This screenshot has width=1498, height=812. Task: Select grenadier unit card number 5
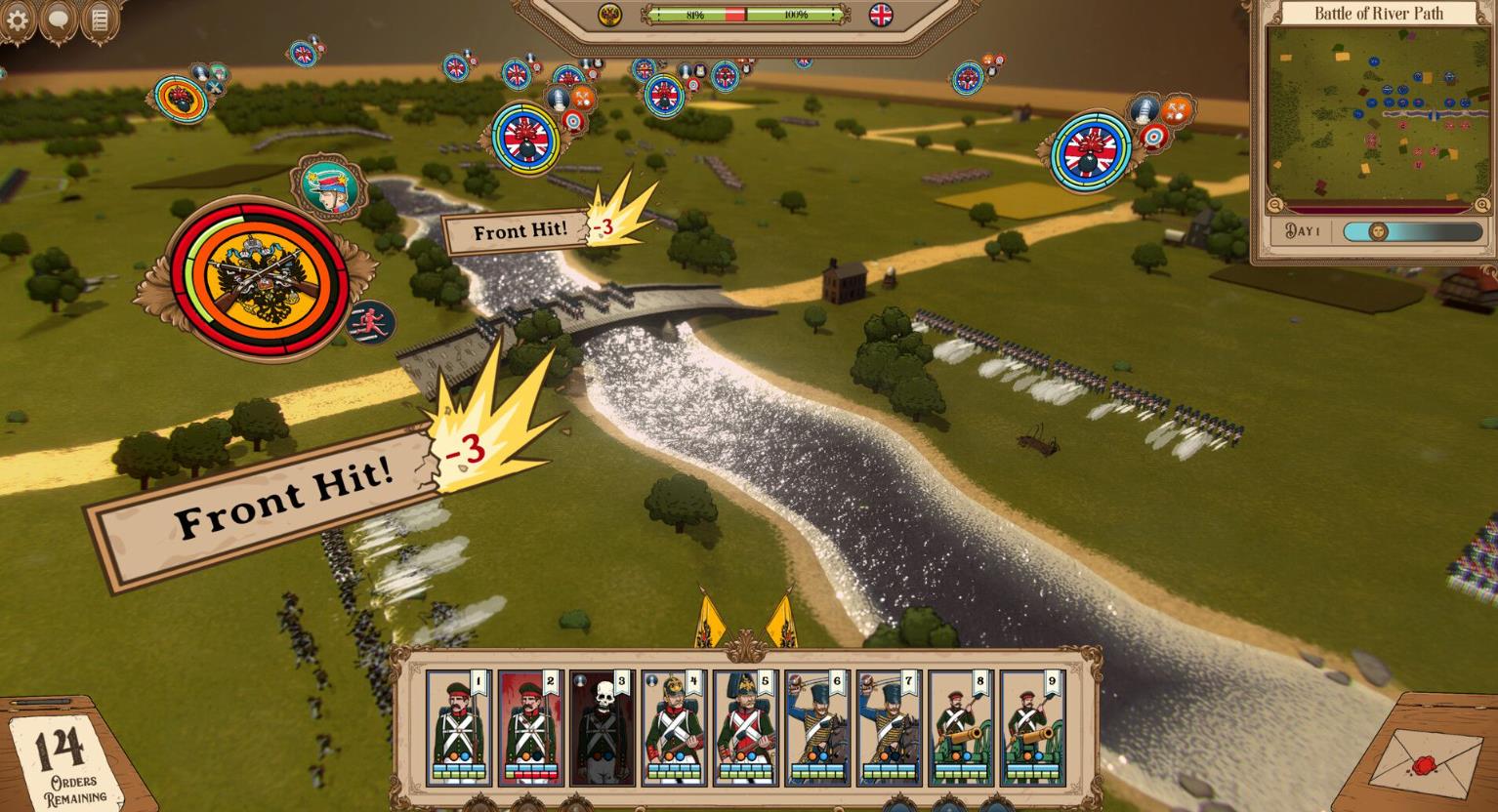click(746, 727)
